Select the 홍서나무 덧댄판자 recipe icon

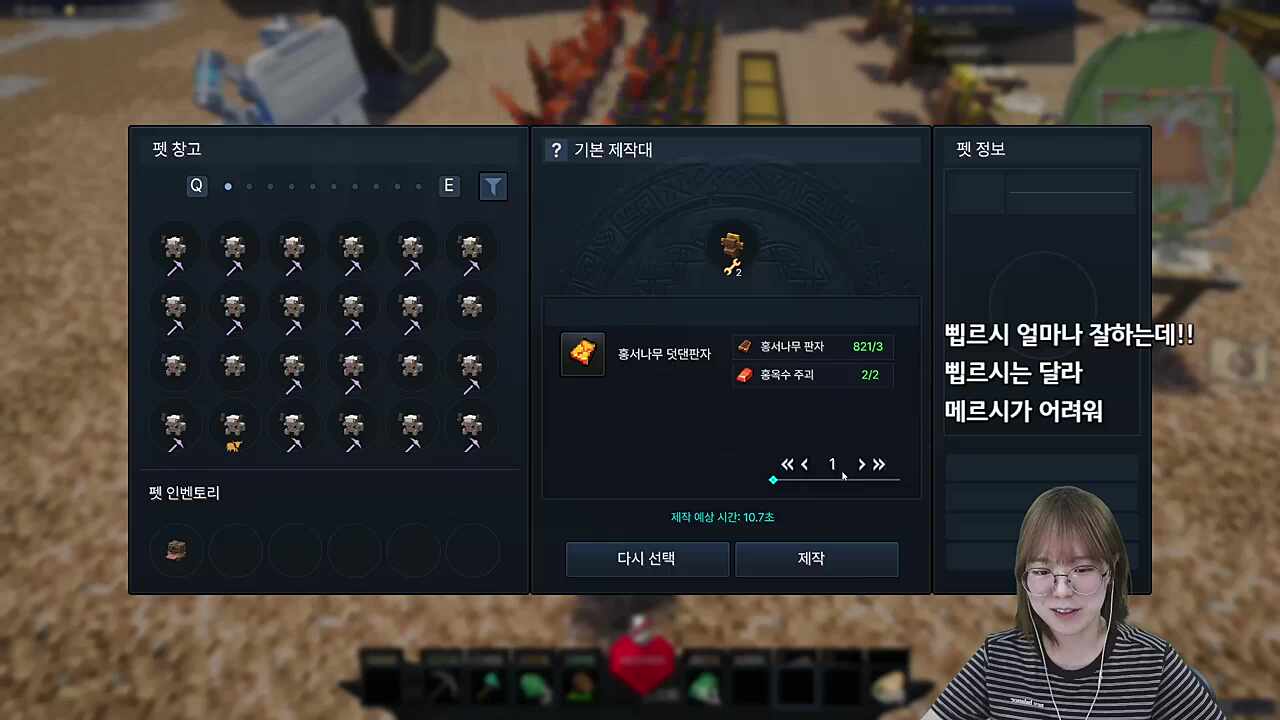(x=582, y=354)
